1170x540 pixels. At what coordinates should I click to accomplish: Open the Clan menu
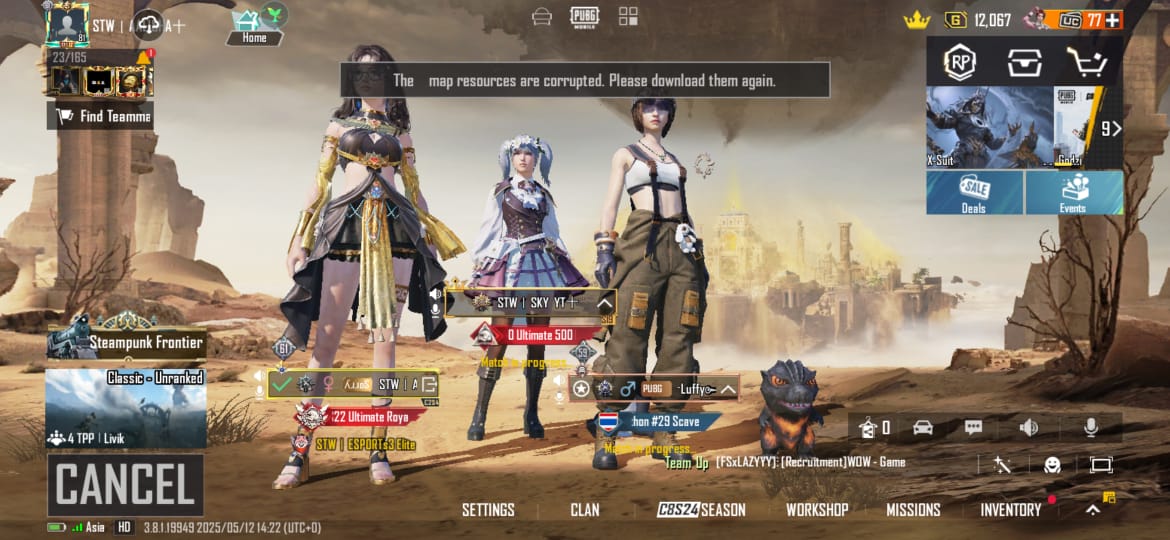click(x=585, y=510)
